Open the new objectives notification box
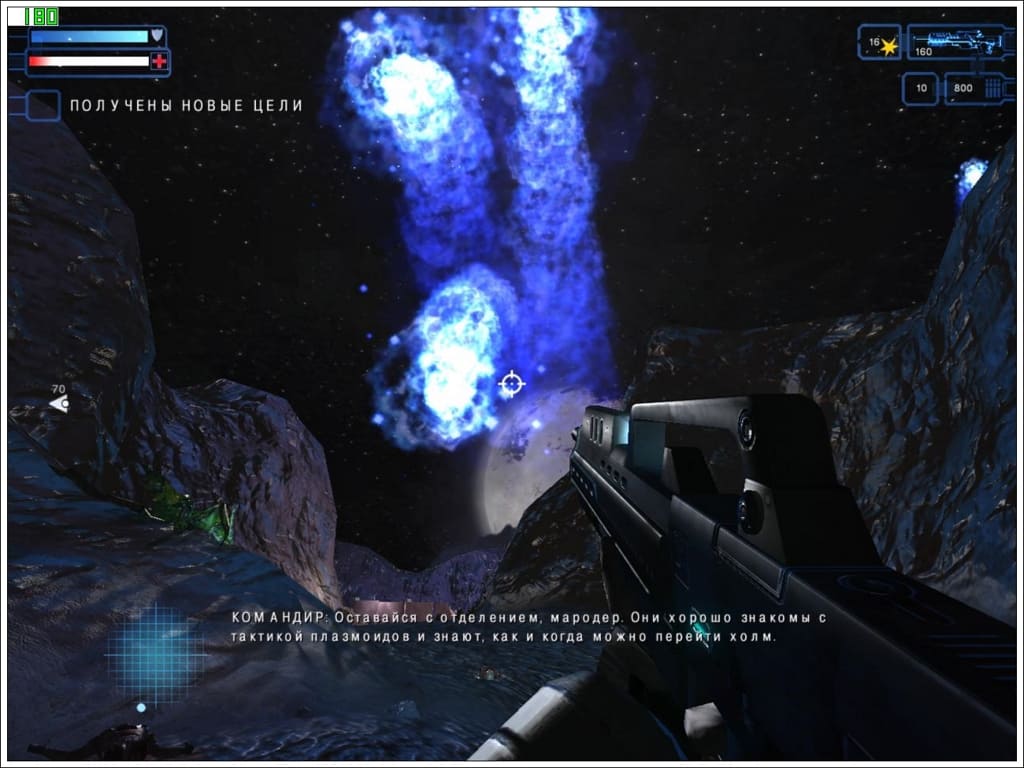Viewport: 1024px width, 768px height. point(43,105)
